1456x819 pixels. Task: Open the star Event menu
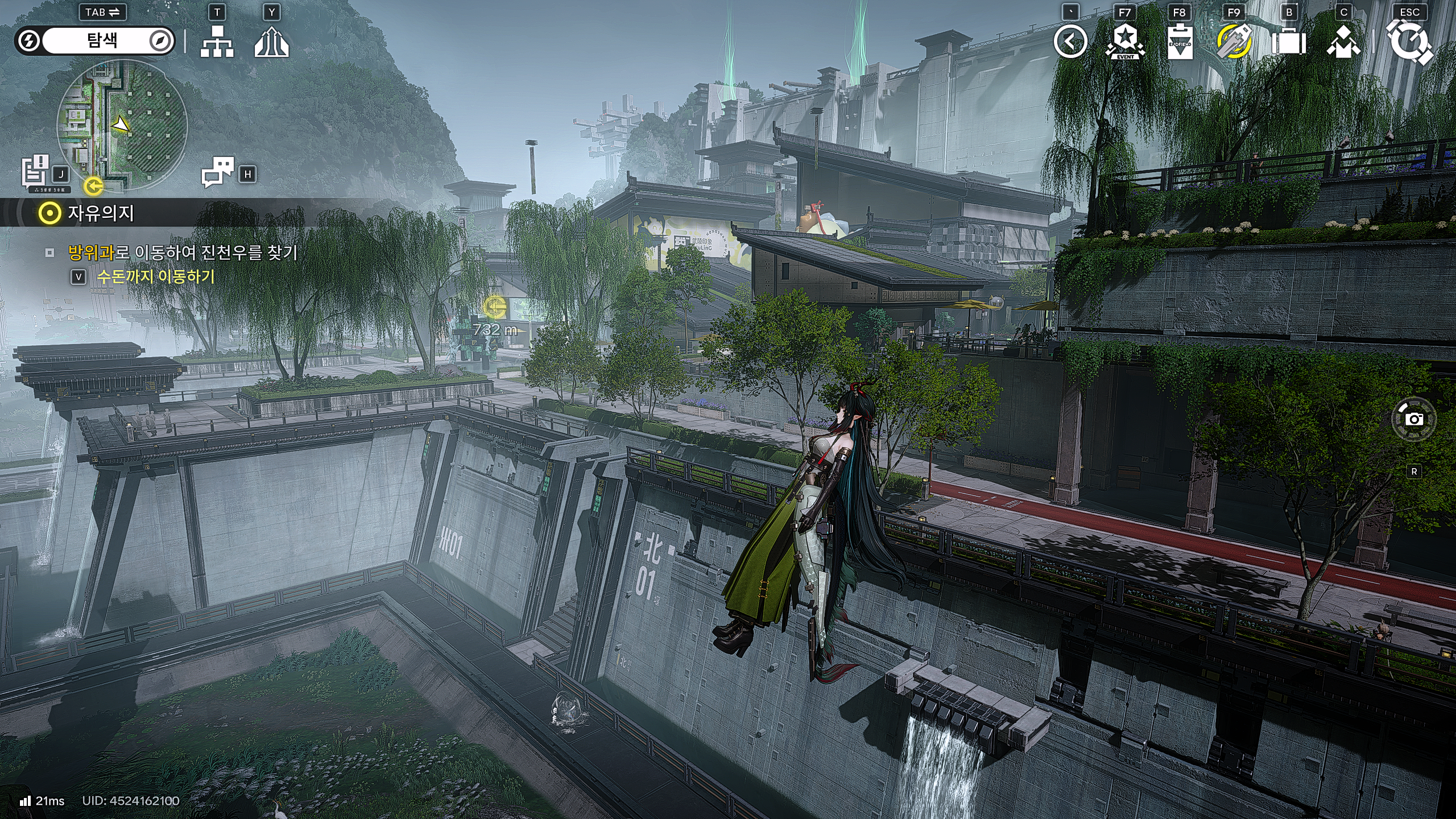tap(1125, 42)
